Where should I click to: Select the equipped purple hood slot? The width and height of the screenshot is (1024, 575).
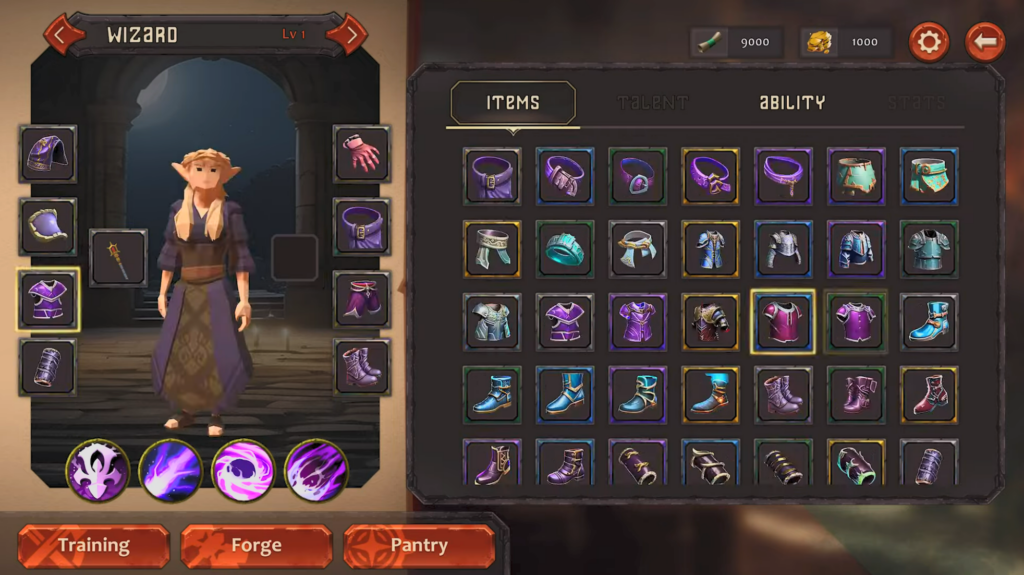coord(48,154)
